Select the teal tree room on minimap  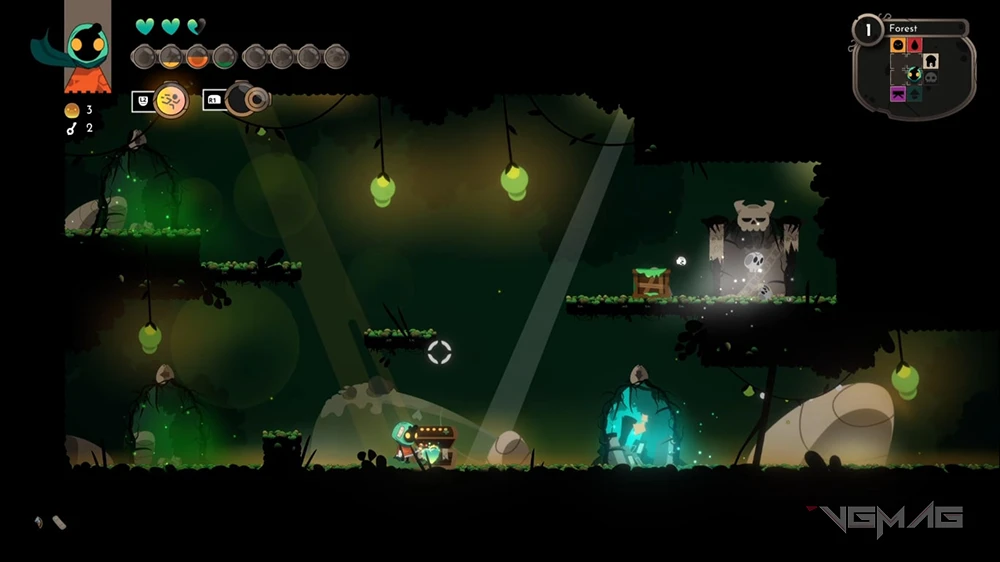point(914,93)
